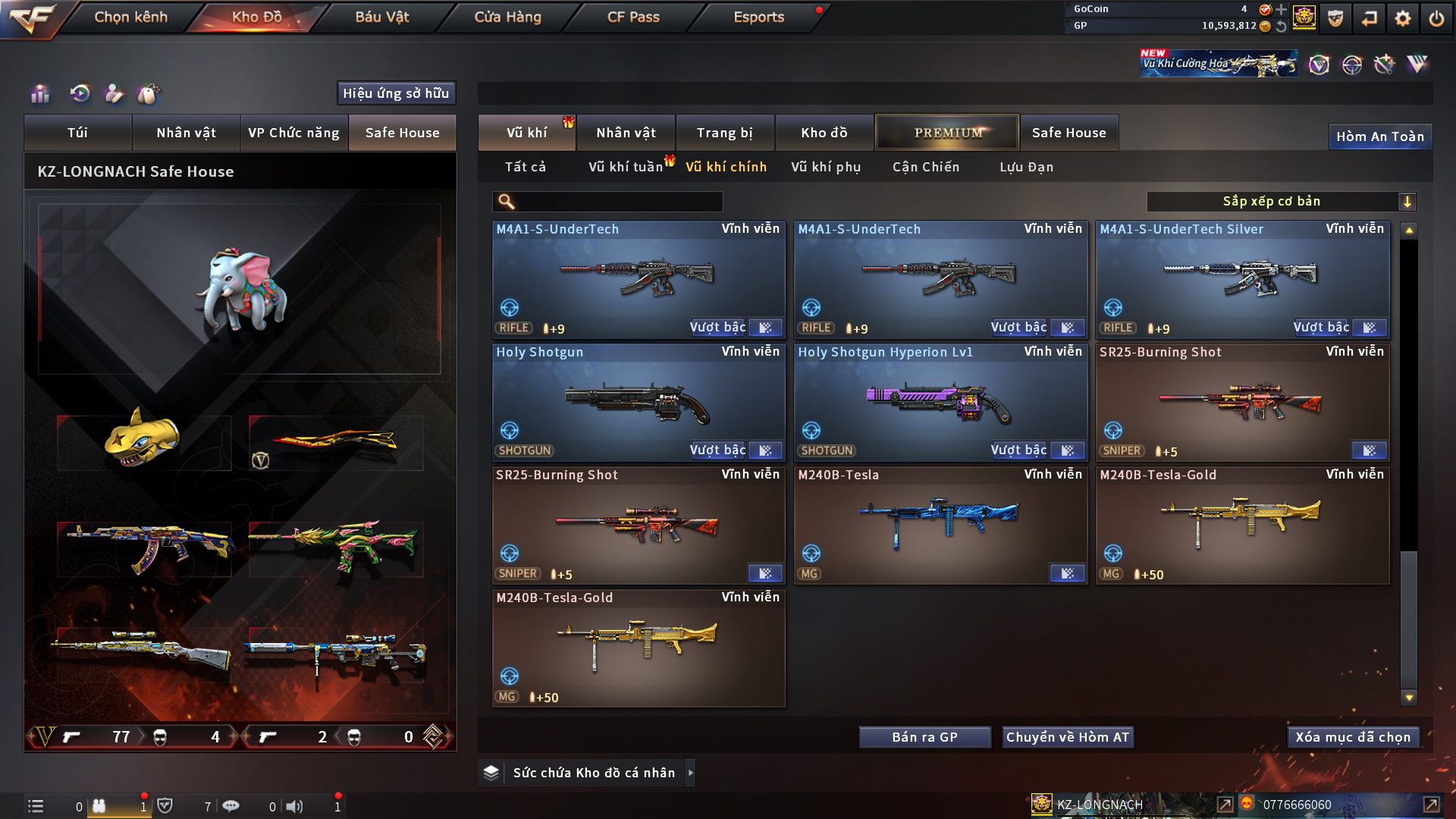Click Vượt bậc on Holy Shotgun

(717, 450)
